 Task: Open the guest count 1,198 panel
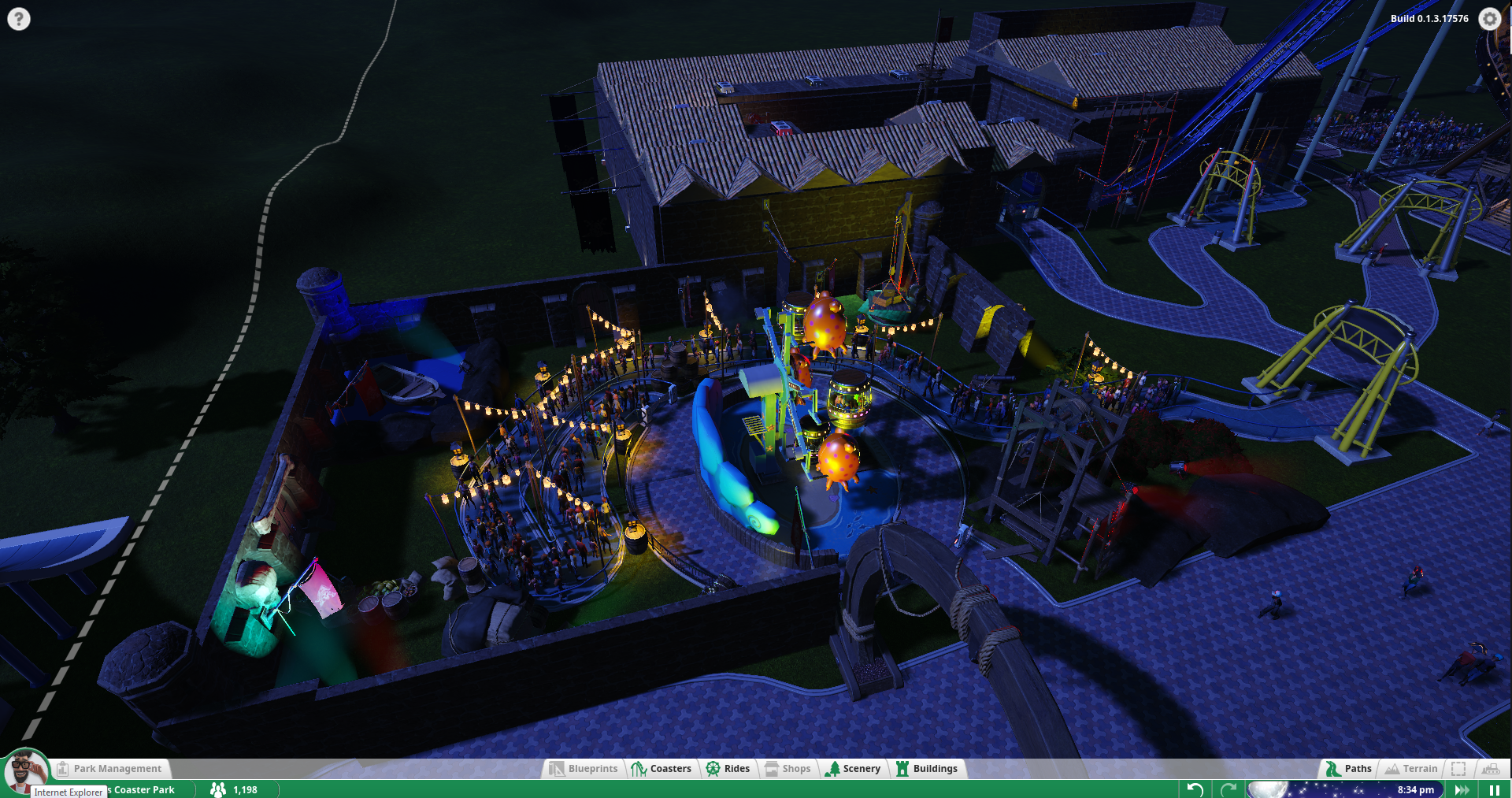point(235,789)
